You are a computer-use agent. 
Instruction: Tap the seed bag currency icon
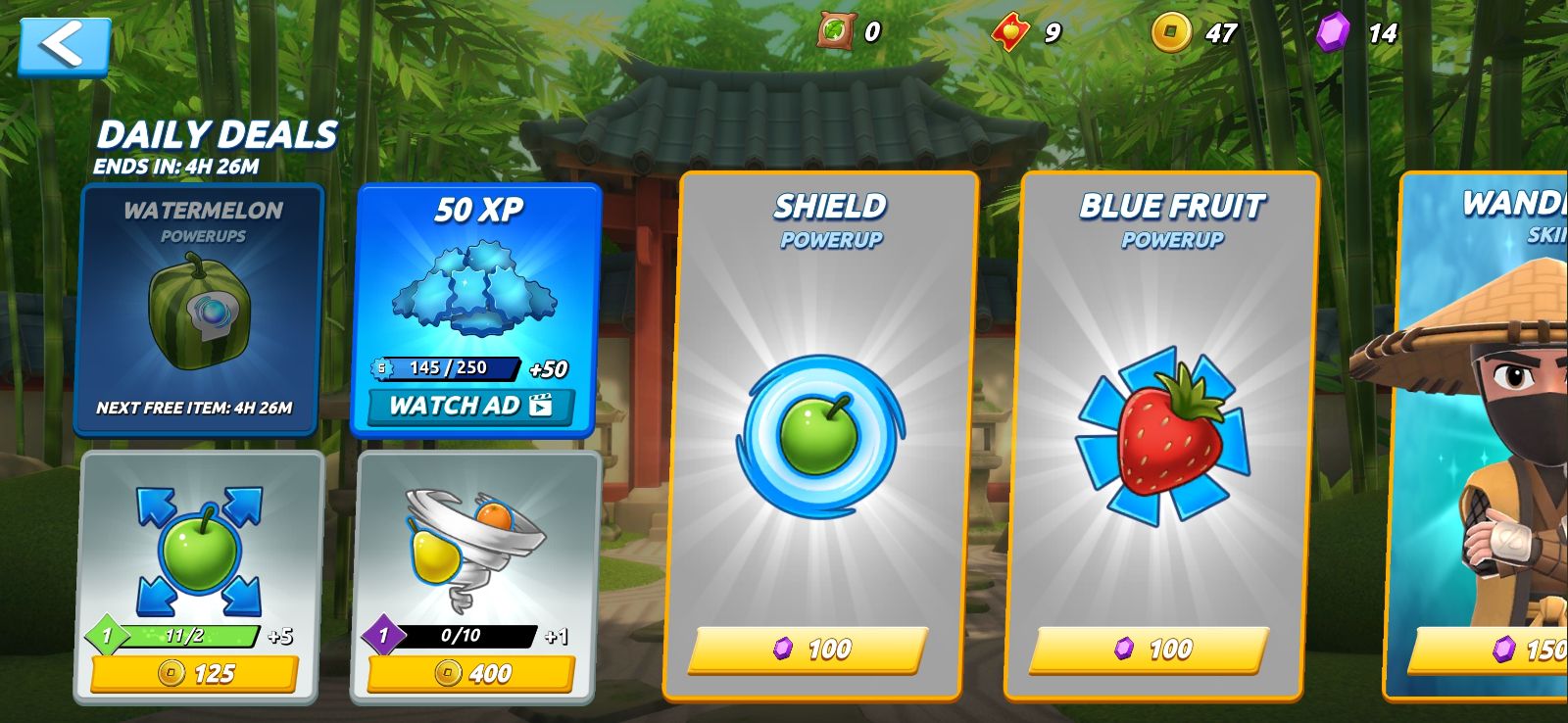[x=836, y=31]
